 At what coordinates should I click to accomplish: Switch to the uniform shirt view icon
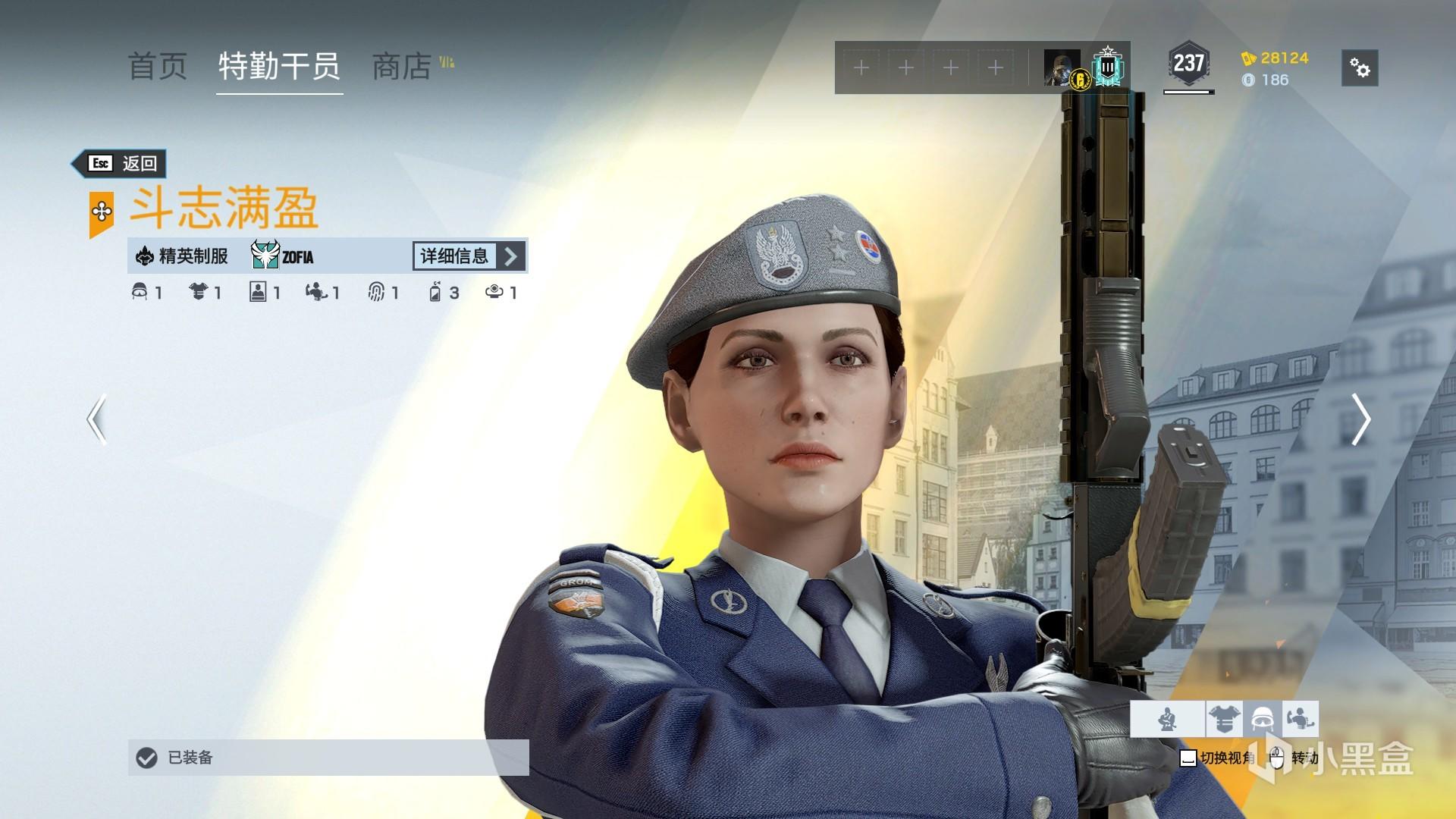click(1223, 718)
